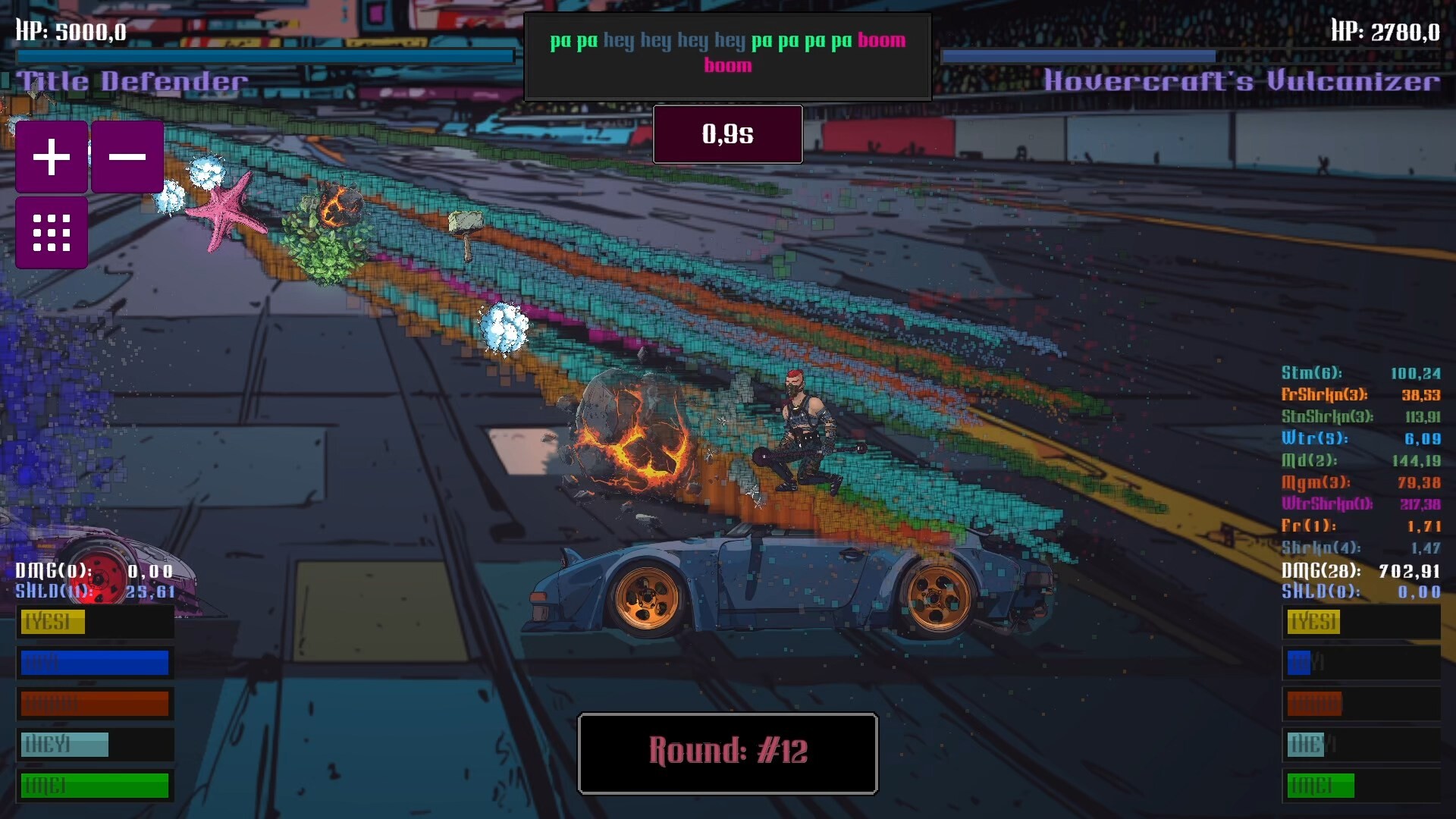Click the Hovercraft's Vulcanizer name label
This screenshot has width=1456, height=819.
click(1241, 80)
